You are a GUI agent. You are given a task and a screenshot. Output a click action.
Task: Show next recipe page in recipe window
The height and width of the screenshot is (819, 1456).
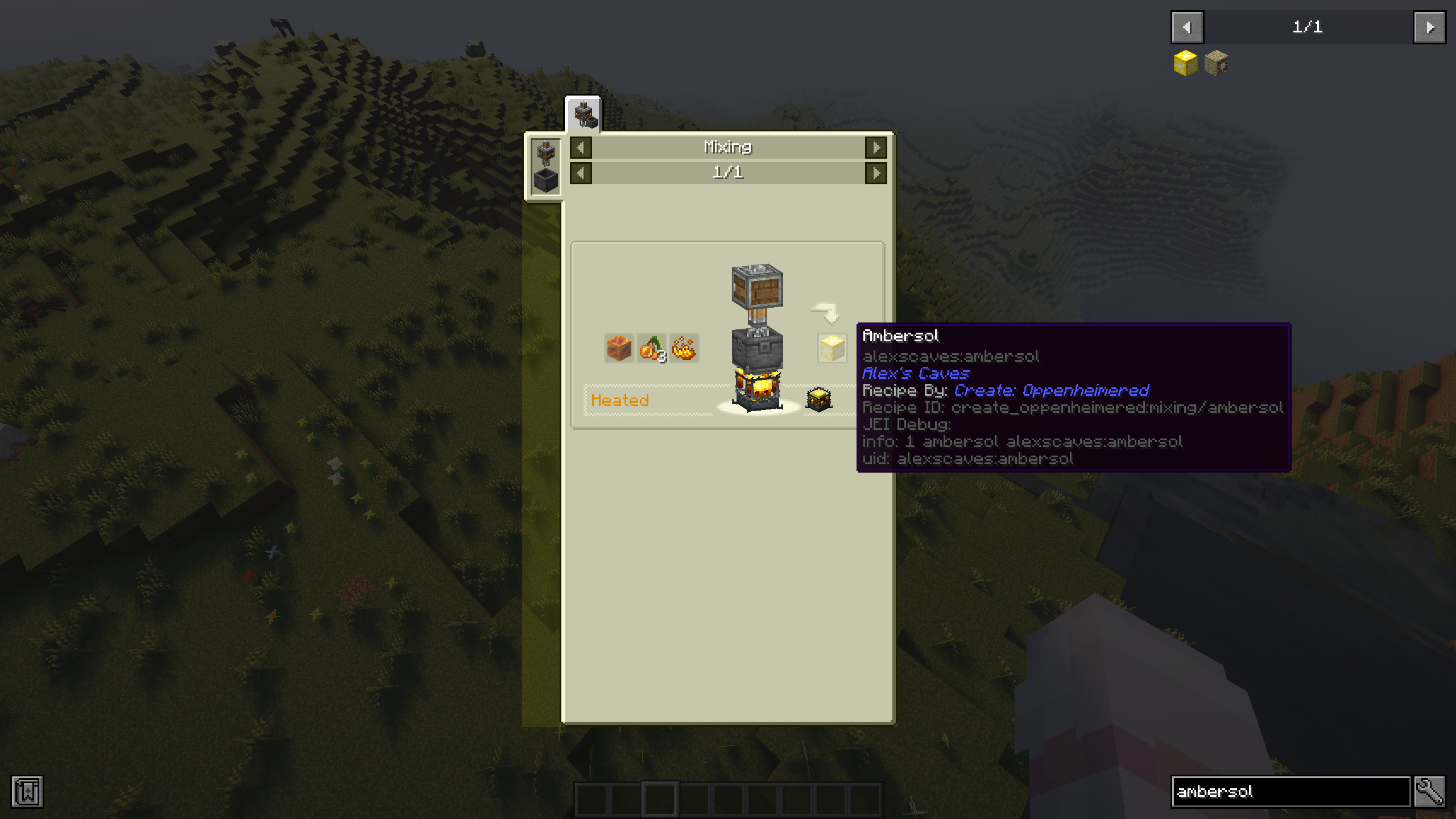(876, 173)
